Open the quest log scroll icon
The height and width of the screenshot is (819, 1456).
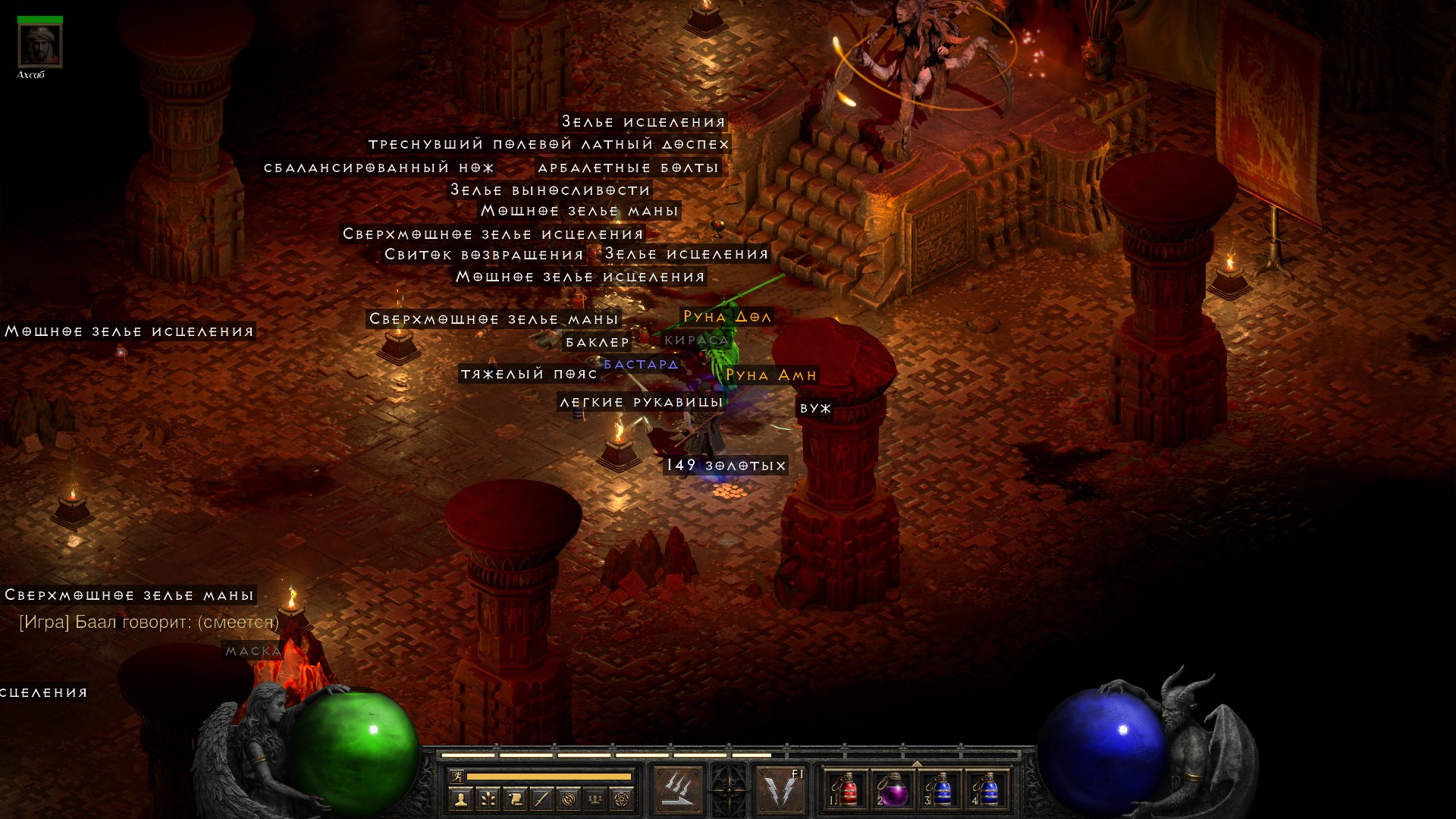(515, 799)
